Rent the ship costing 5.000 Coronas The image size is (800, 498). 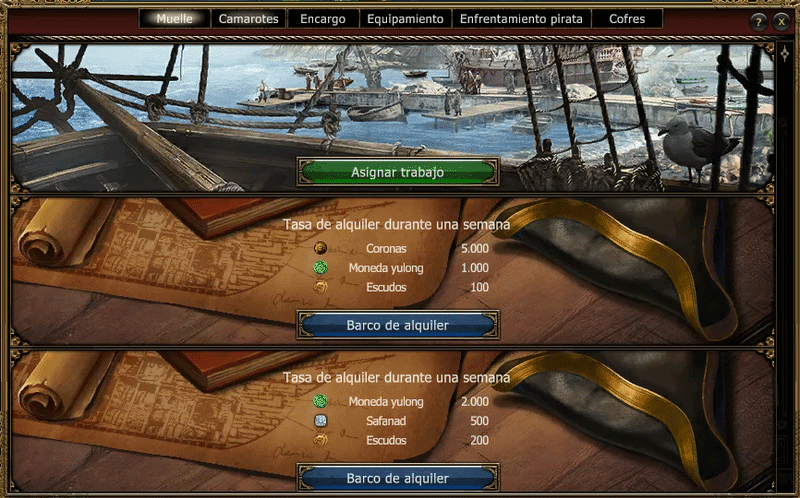point(397,325)
